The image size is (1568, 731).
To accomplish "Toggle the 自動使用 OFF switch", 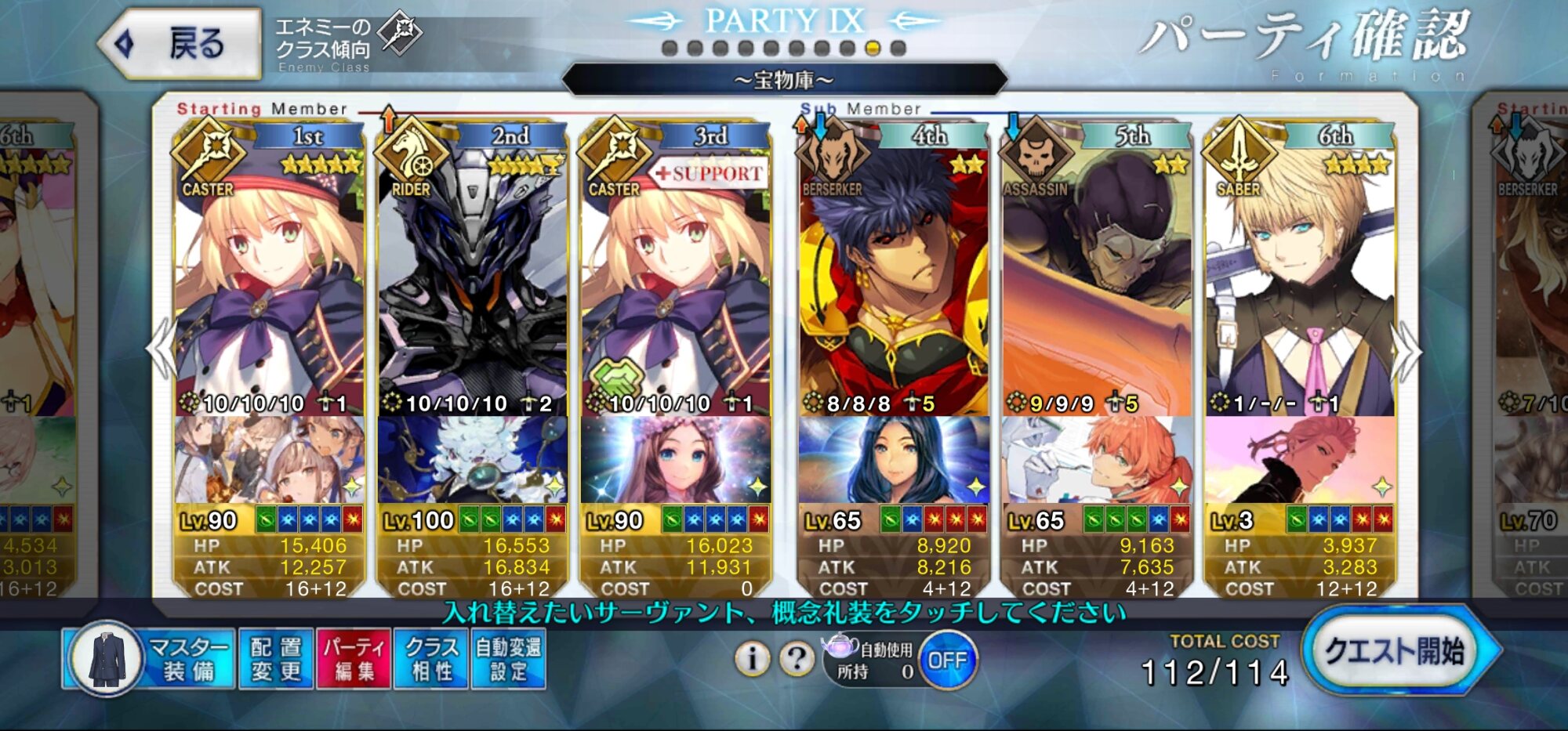I will [947, 660].
